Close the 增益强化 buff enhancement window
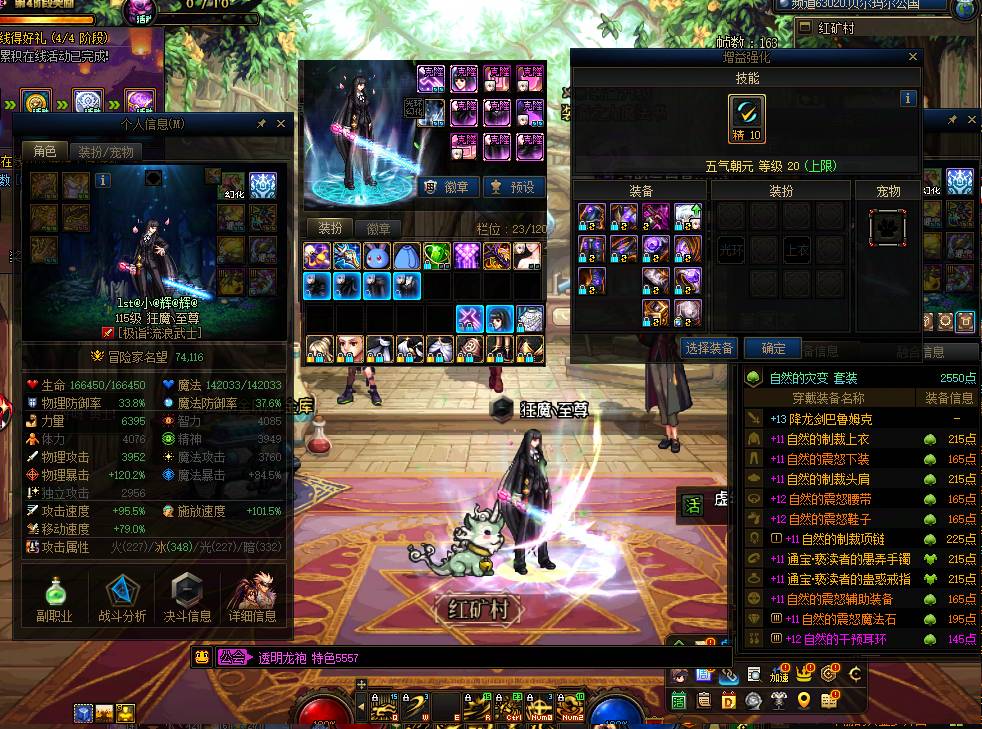This screenshot has height=729, width=982. coord(913,58)
